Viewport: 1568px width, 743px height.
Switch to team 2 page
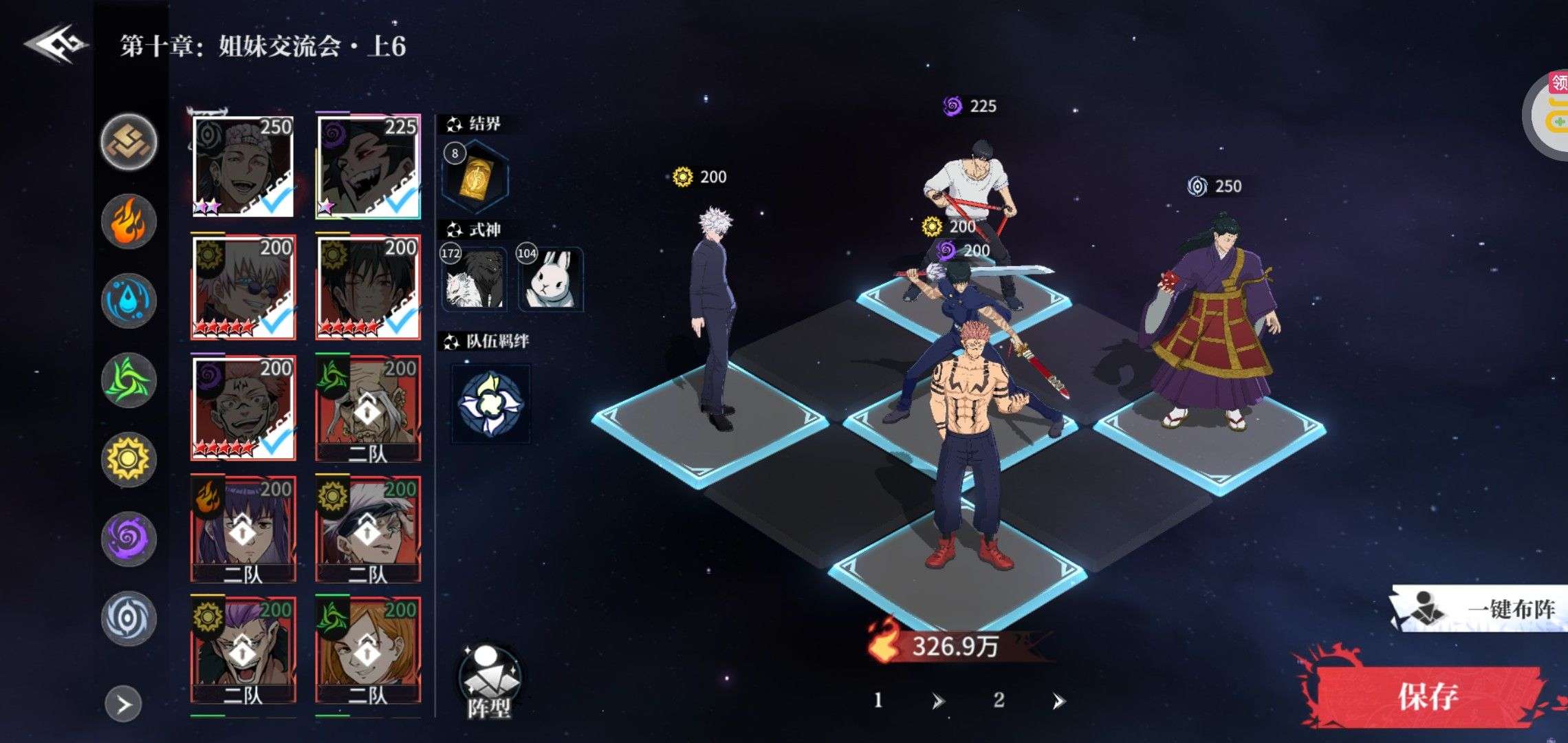[x=999, y=700]
